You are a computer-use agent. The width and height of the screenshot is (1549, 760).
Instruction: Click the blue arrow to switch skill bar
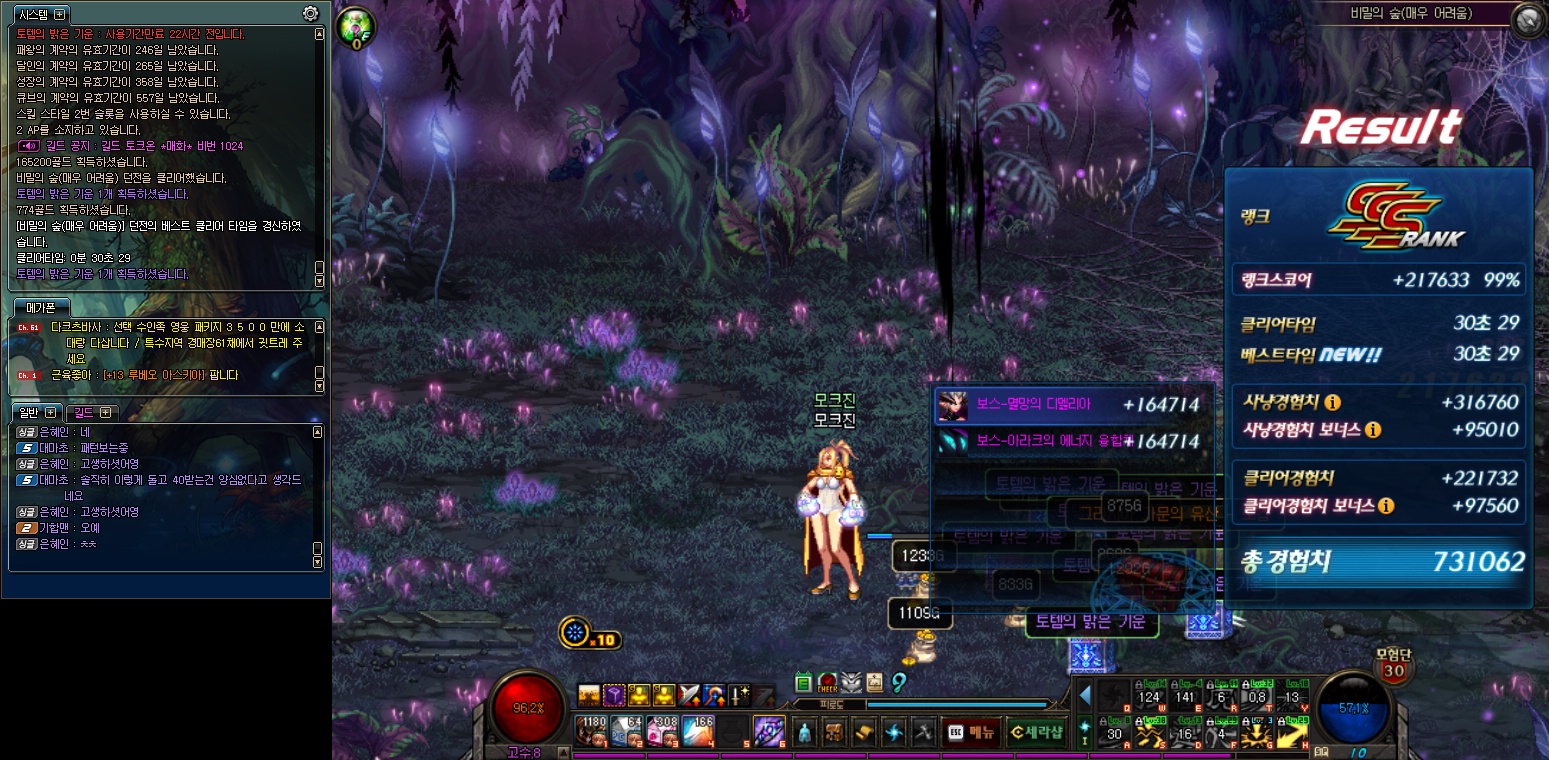click(x=1085, y=695)
